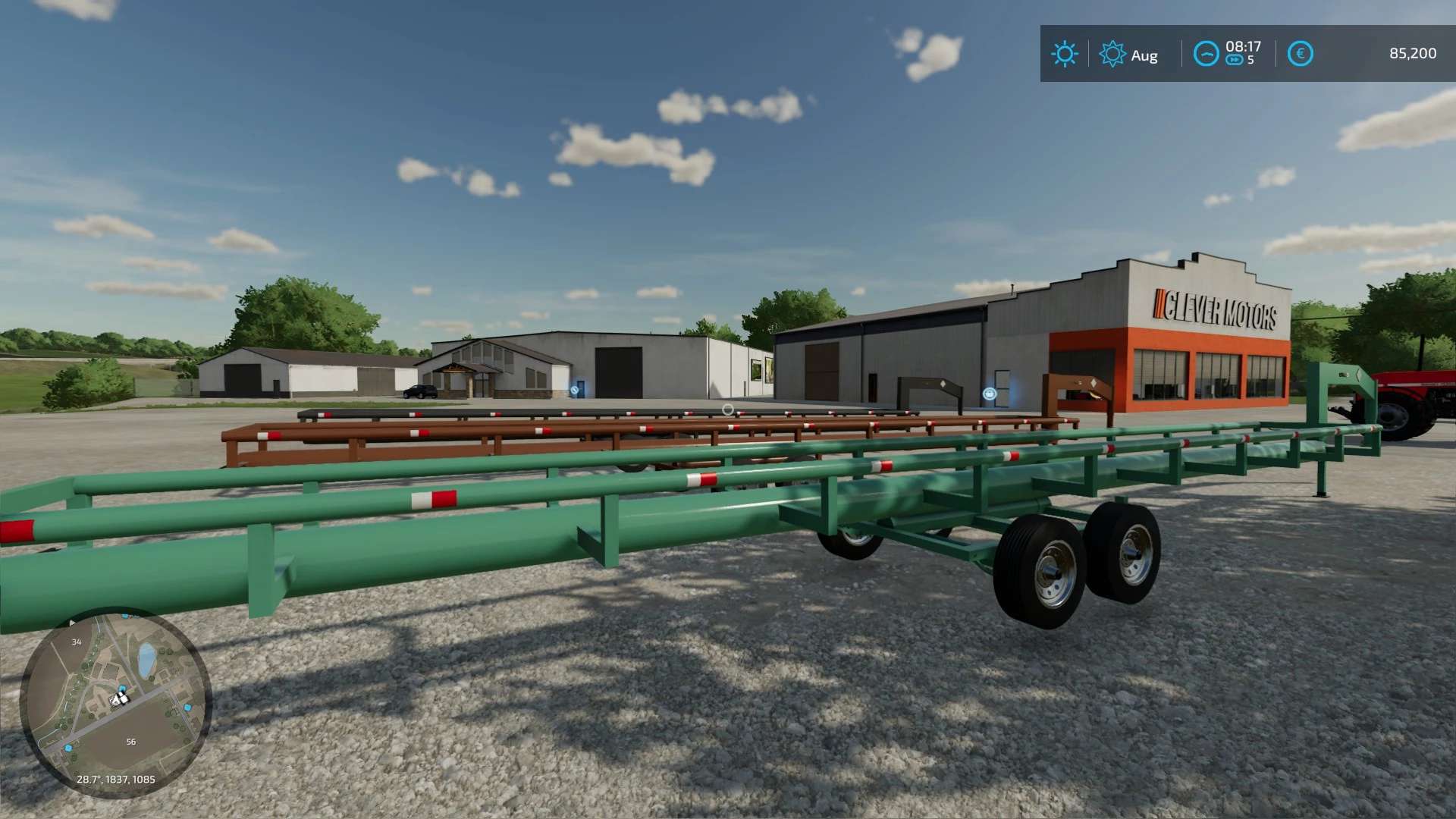Screen dimensions: 1456x819
Task: Select field number 34 on the minimap
Action: (77, 642)
